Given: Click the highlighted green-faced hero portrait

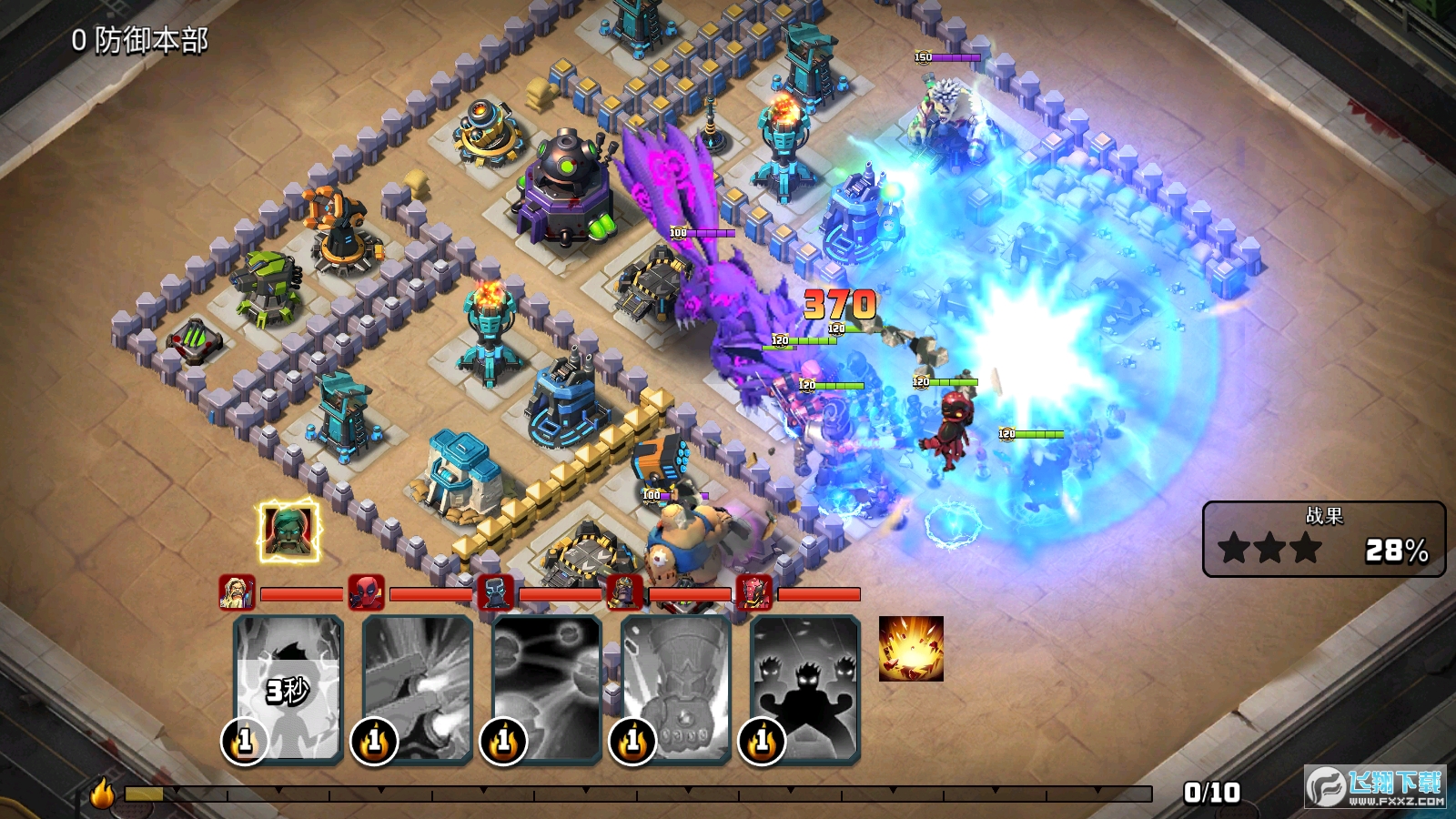Looking at the screenshot, I should coord(288,531).
